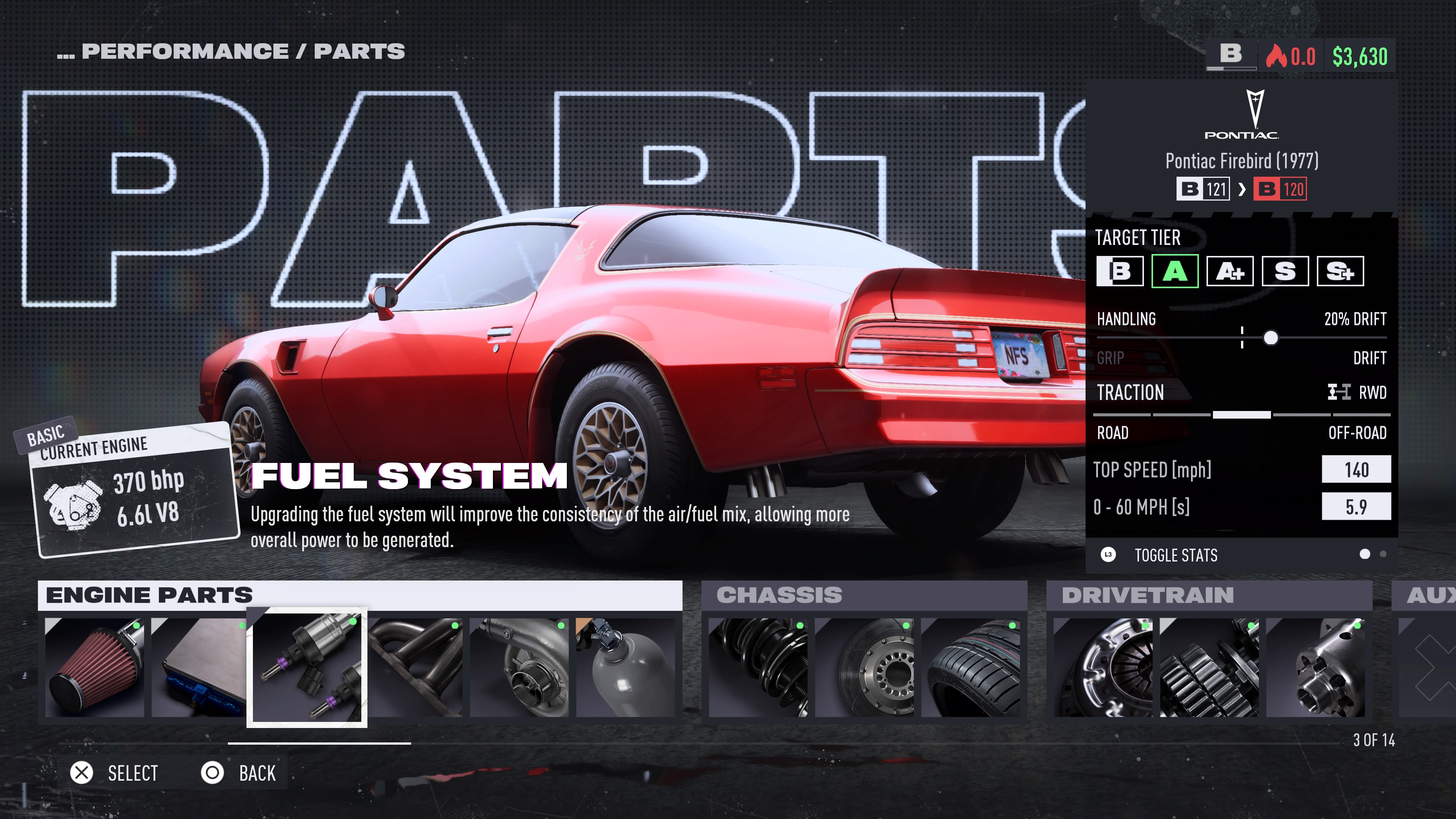Open the brake disc part tile
The image size is (1456, 819).
click(864, 667)
